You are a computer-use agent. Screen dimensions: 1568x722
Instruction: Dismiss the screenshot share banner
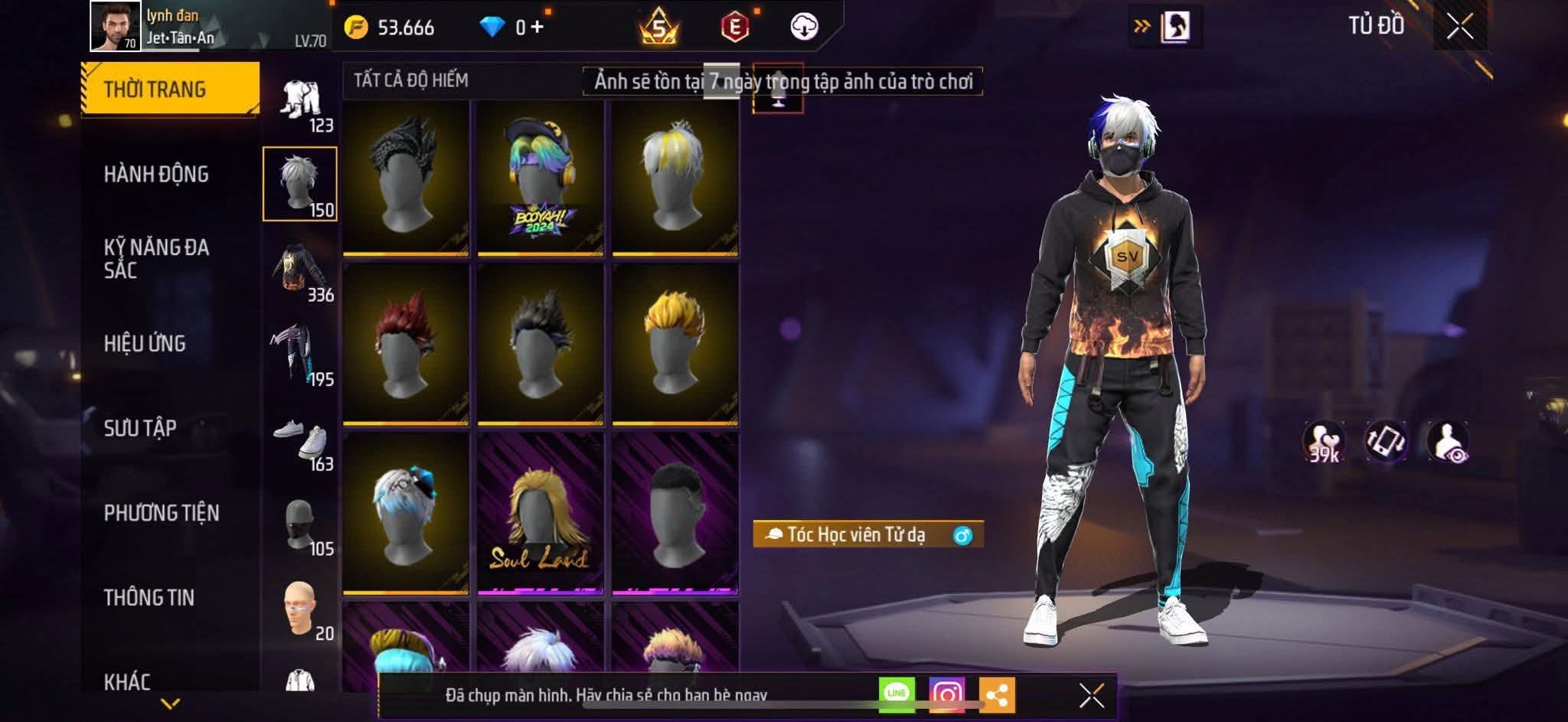1091,696
